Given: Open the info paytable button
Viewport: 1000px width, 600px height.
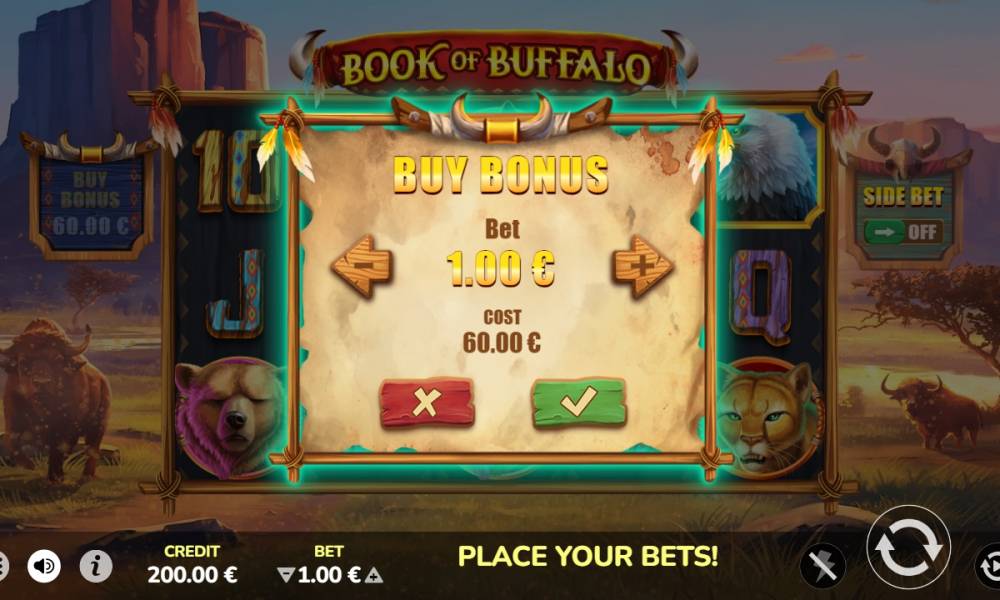Looking at the screenshot, I should [95, 566].
